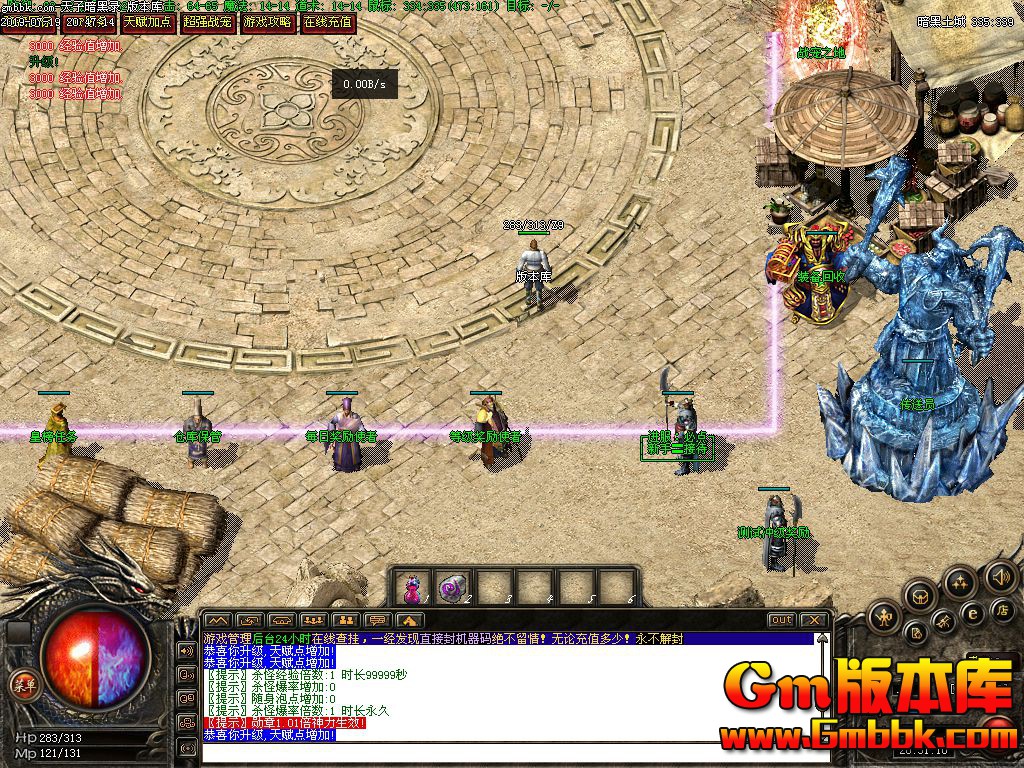Screen dimensions: 1024x768
Task: Open the 超强战宠 battle pet menu
Action: click(x=208, y=22)
